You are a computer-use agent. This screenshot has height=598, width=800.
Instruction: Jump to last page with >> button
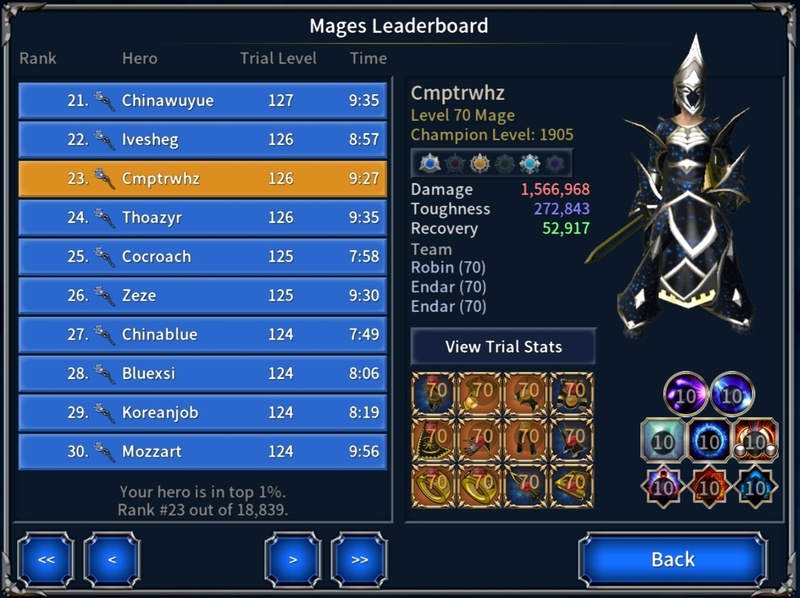coord(359,560)
